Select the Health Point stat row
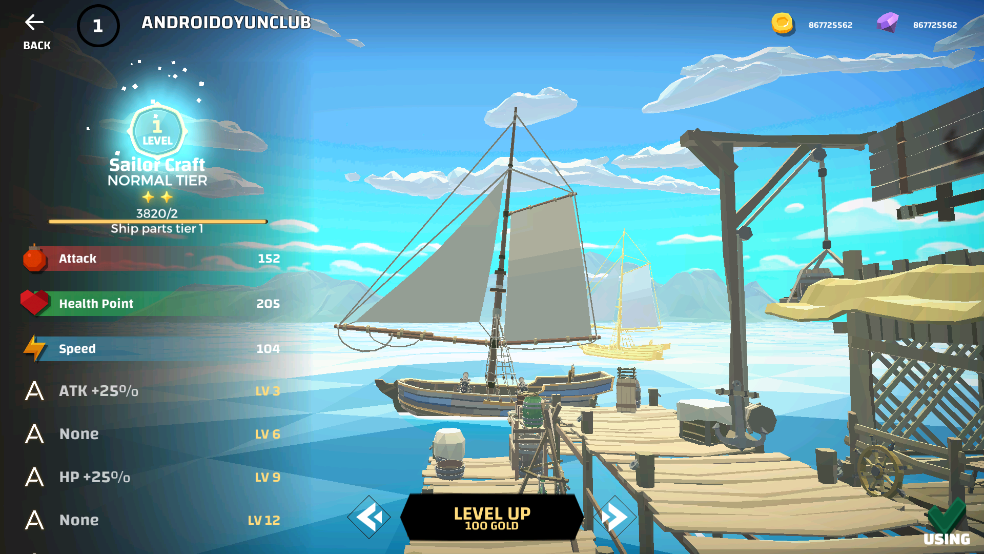 (x=150, y=304)
